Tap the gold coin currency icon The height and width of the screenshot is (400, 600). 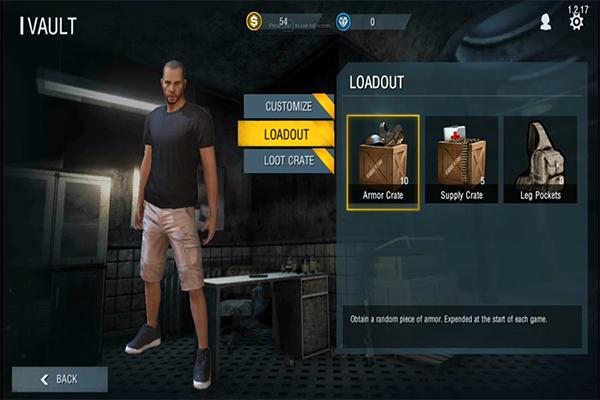pyautogui.click(x=253, y=21)
